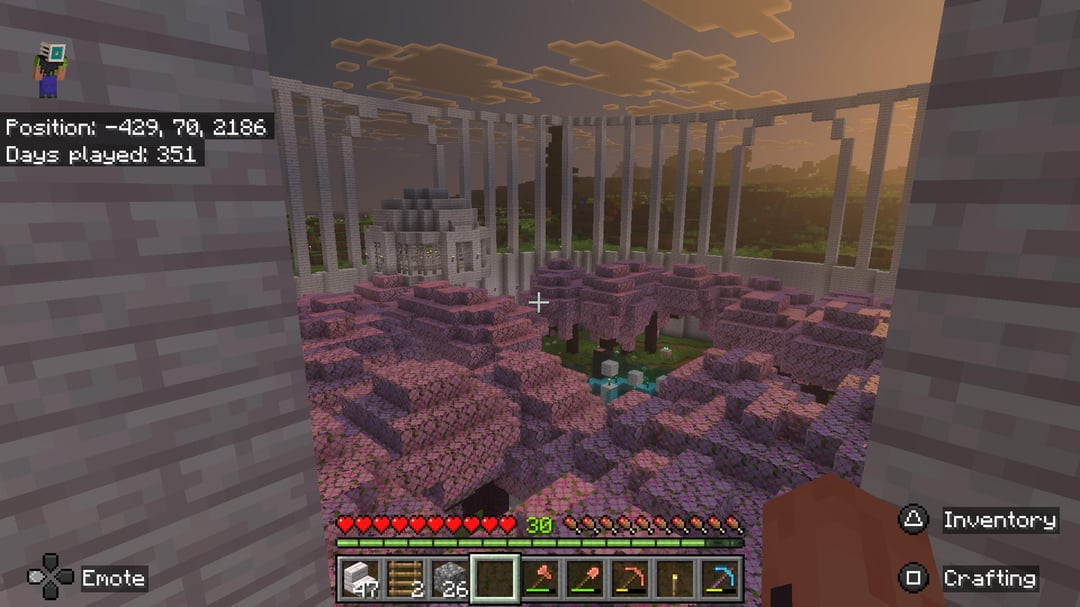Screen dimensions: 1080x607
Task: Select the torch in the hotbar
Action: pyautogui.click(x=675, y=578)
